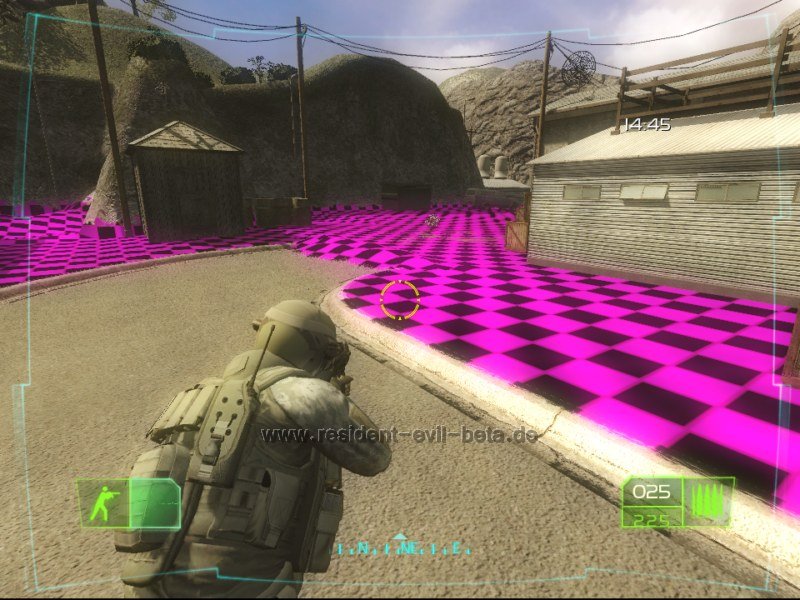Image resolution: width=800 pixels, height=600 pixels.
Task: Click the green soldier stance icon
Action: pyautogui.click(x=102, y=504)
